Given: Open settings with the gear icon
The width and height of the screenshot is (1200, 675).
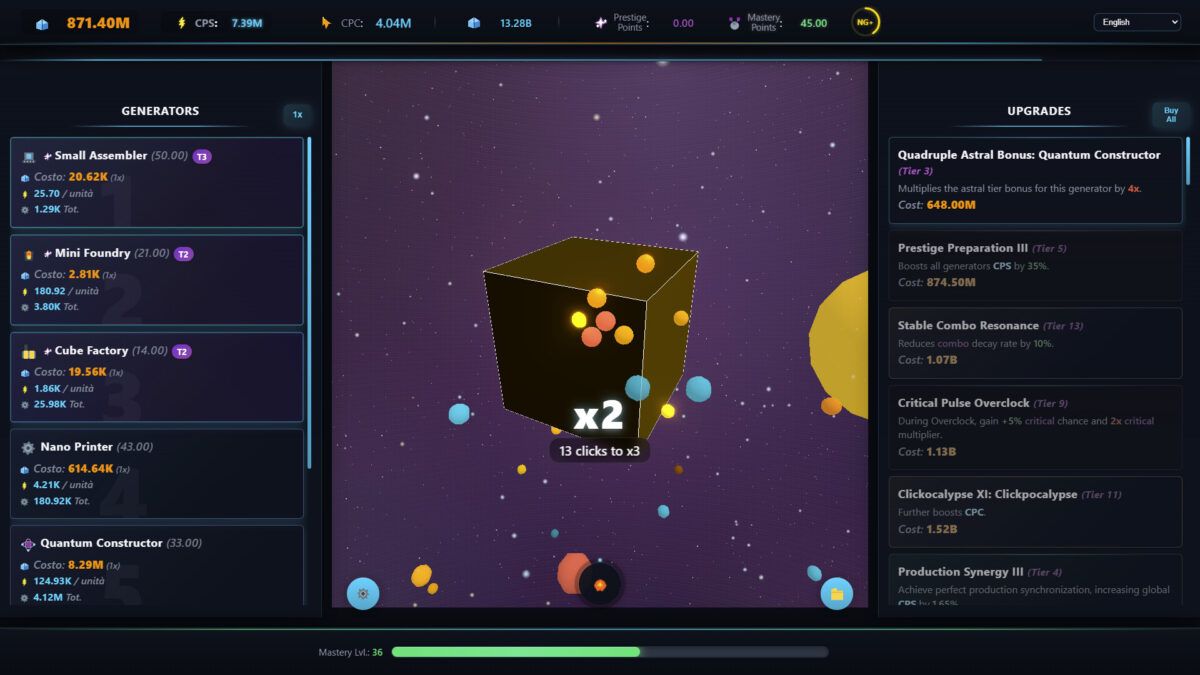Looking at the screenshot, I should 363,593.
